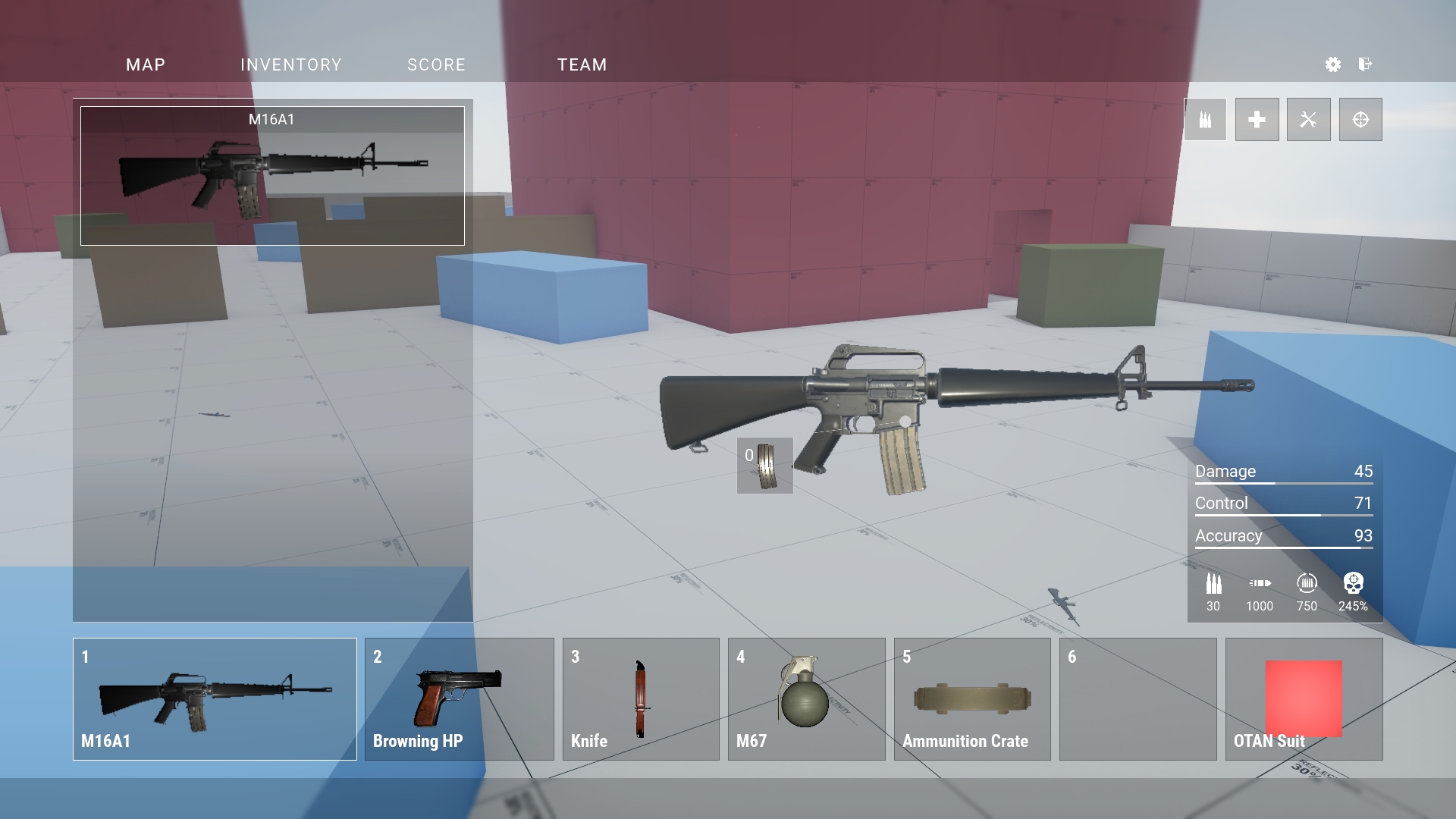Choose the Browning HP pistol slot
Image resolution: width=1456 pixels, height=819 pixels.
pyautogui.click(x=459, y=698)
